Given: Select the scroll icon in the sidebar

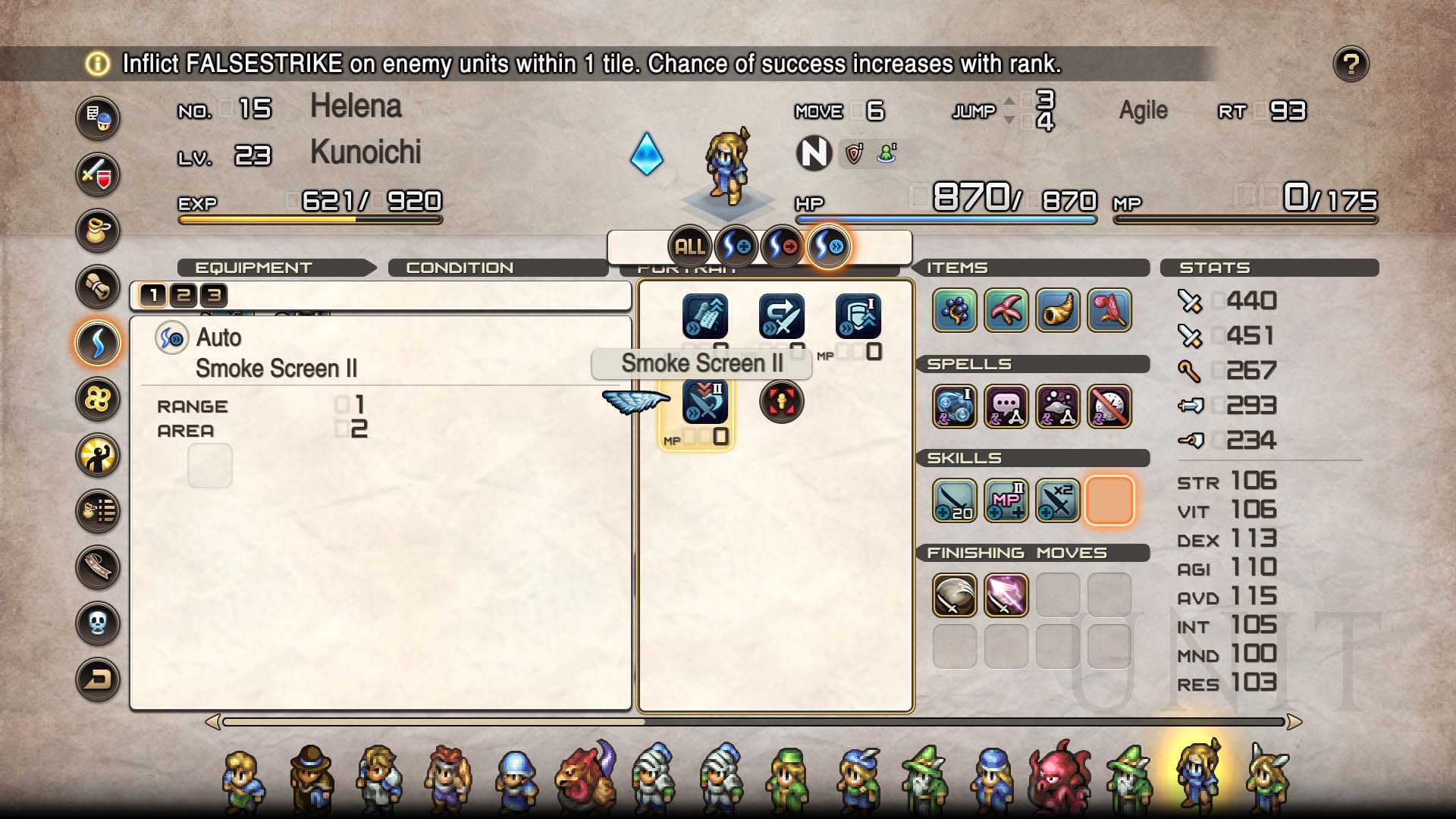Looking at the screenshot, I should [x=98, y=287].
